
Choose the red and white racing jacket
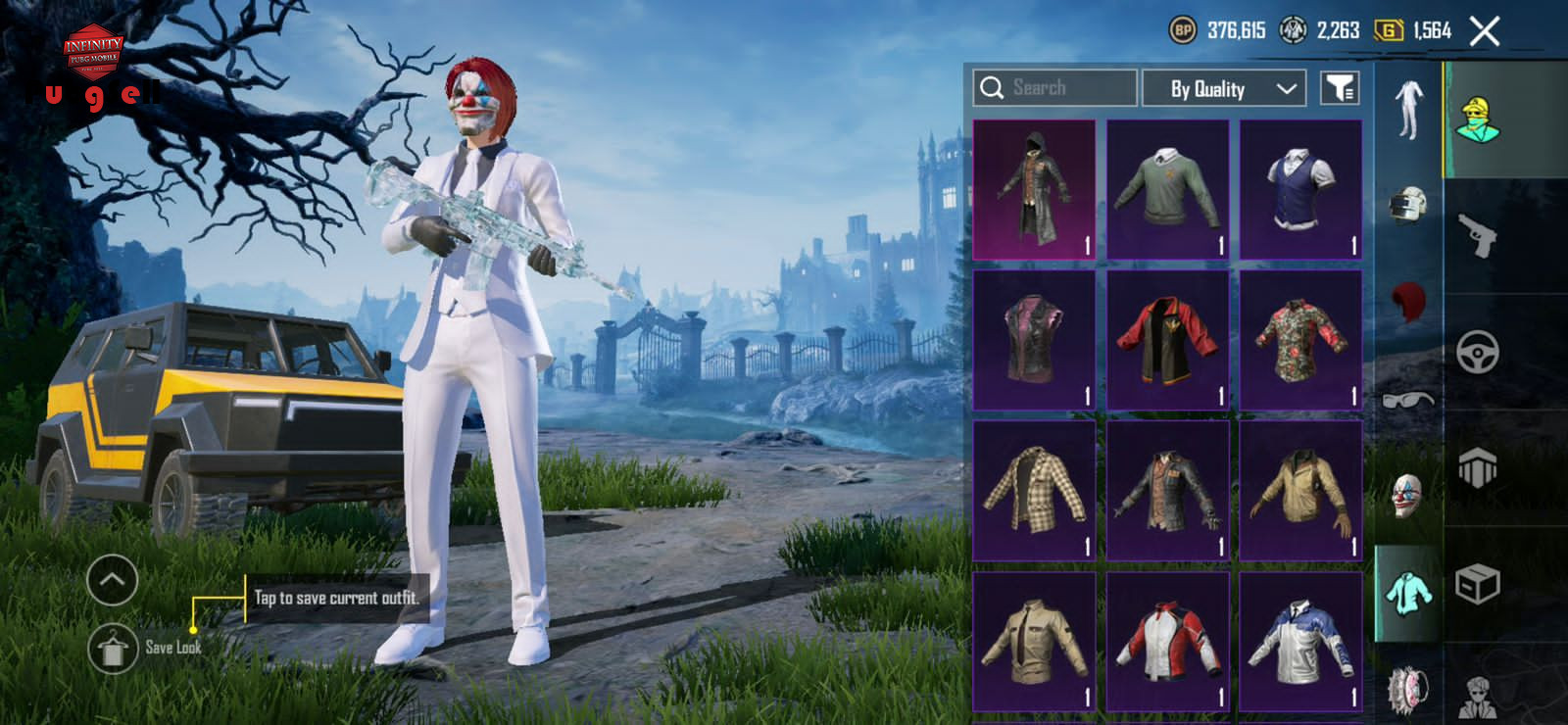coord(1167,642)
